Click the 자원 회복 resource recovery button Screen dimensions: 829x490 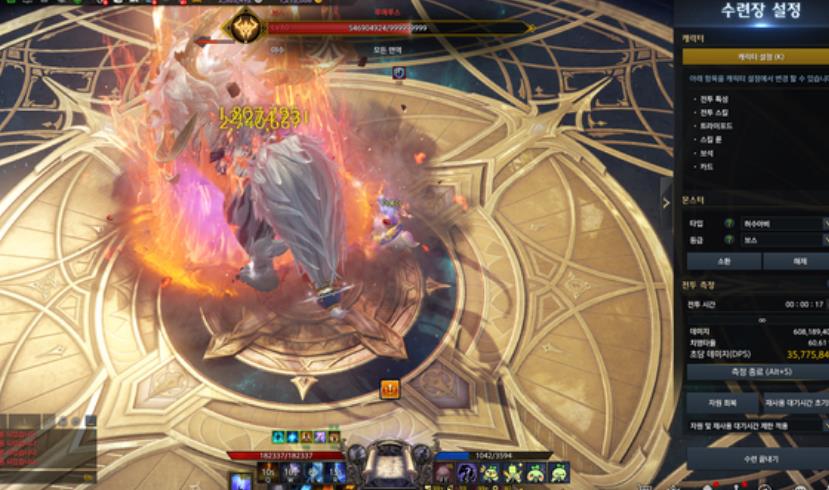722,402
